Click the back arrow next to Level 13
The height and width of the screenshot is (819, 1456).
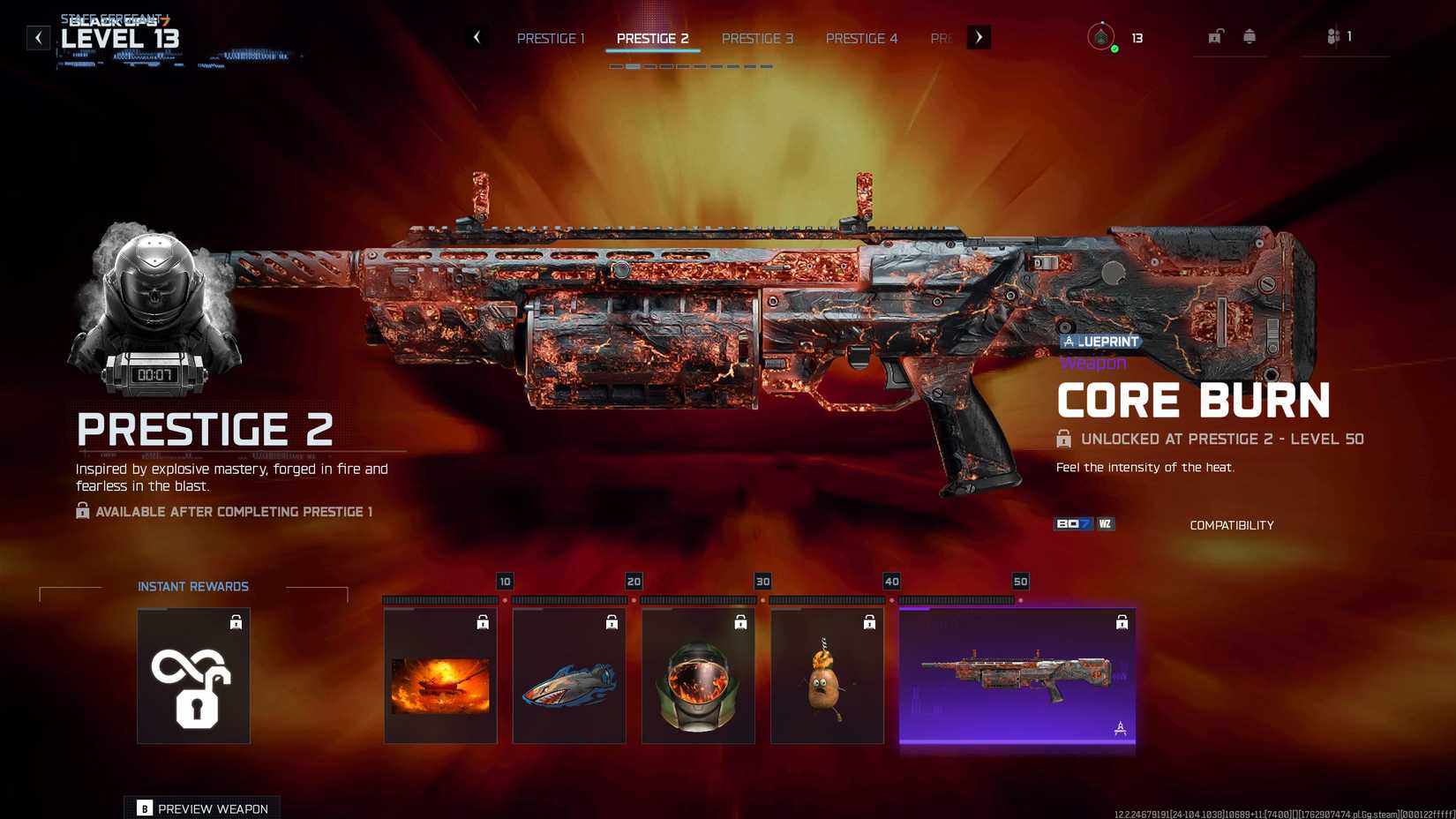(x=36, y=37)
